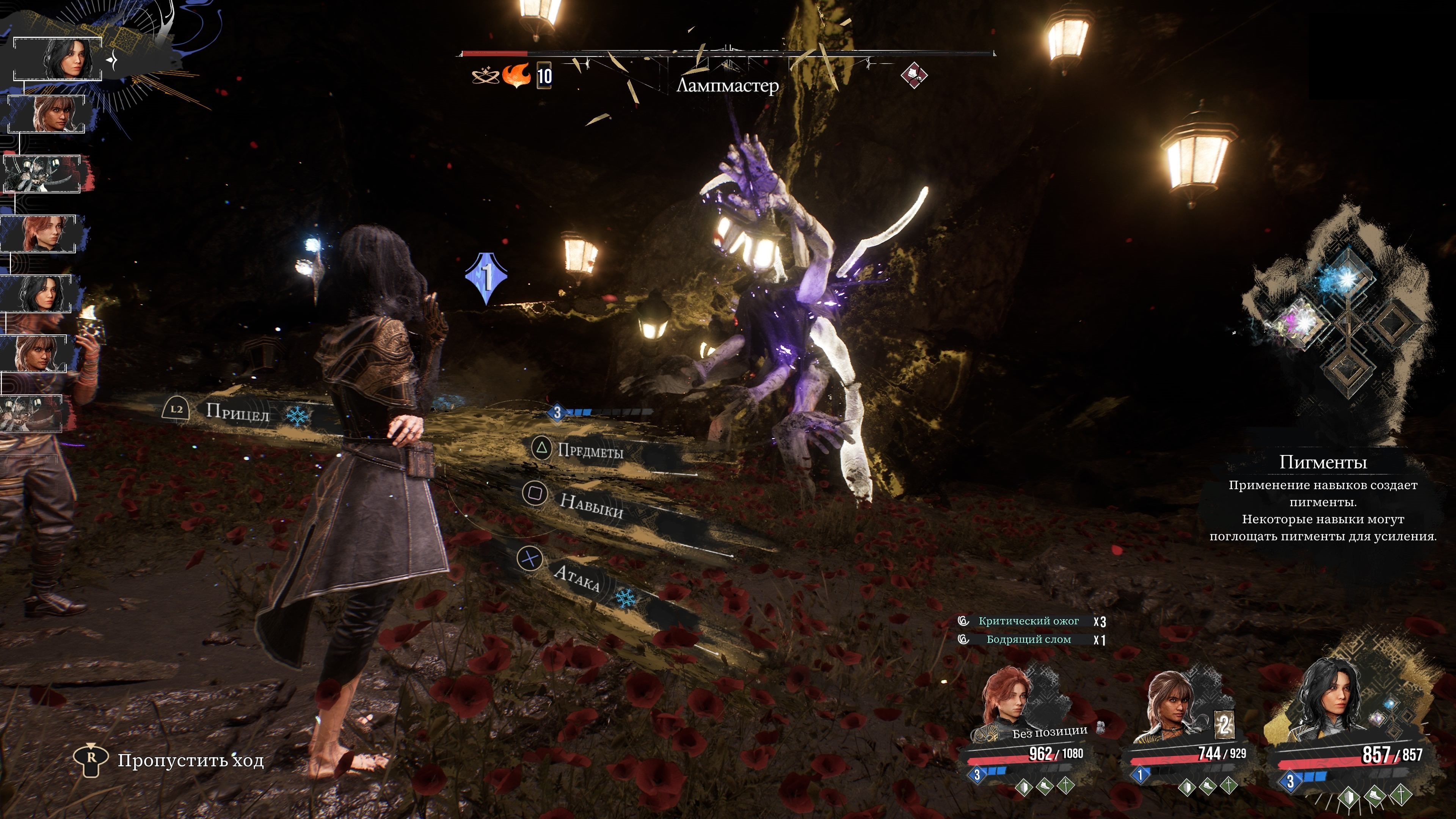Click the red diamond icon near boss bar
This screenshot has height=819, width=1456.
(x=913, y=75)
